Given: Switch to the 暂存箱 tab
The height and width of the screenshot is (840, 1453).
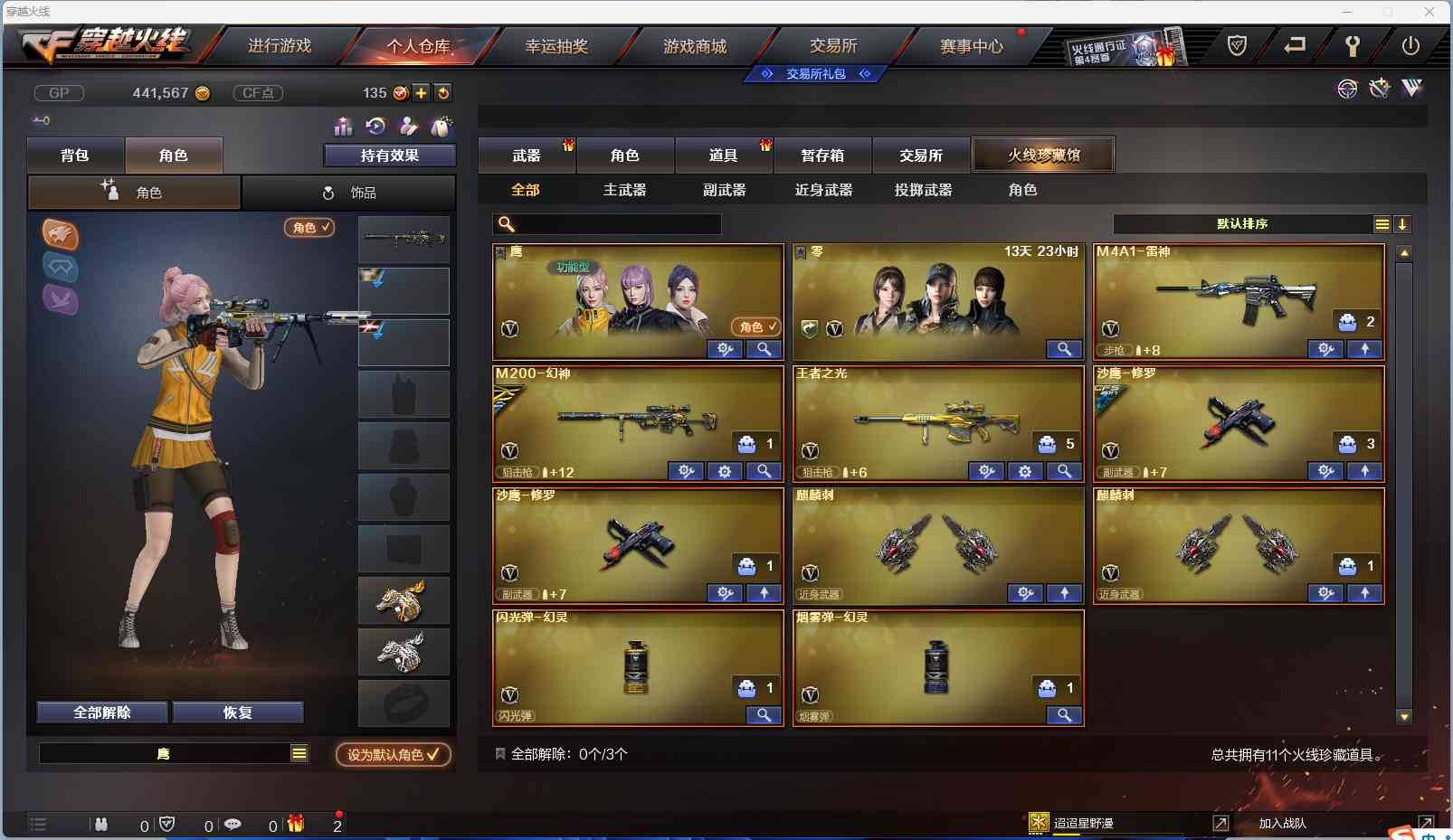Looking at the screenshot, I should click(x=821, y=155).
